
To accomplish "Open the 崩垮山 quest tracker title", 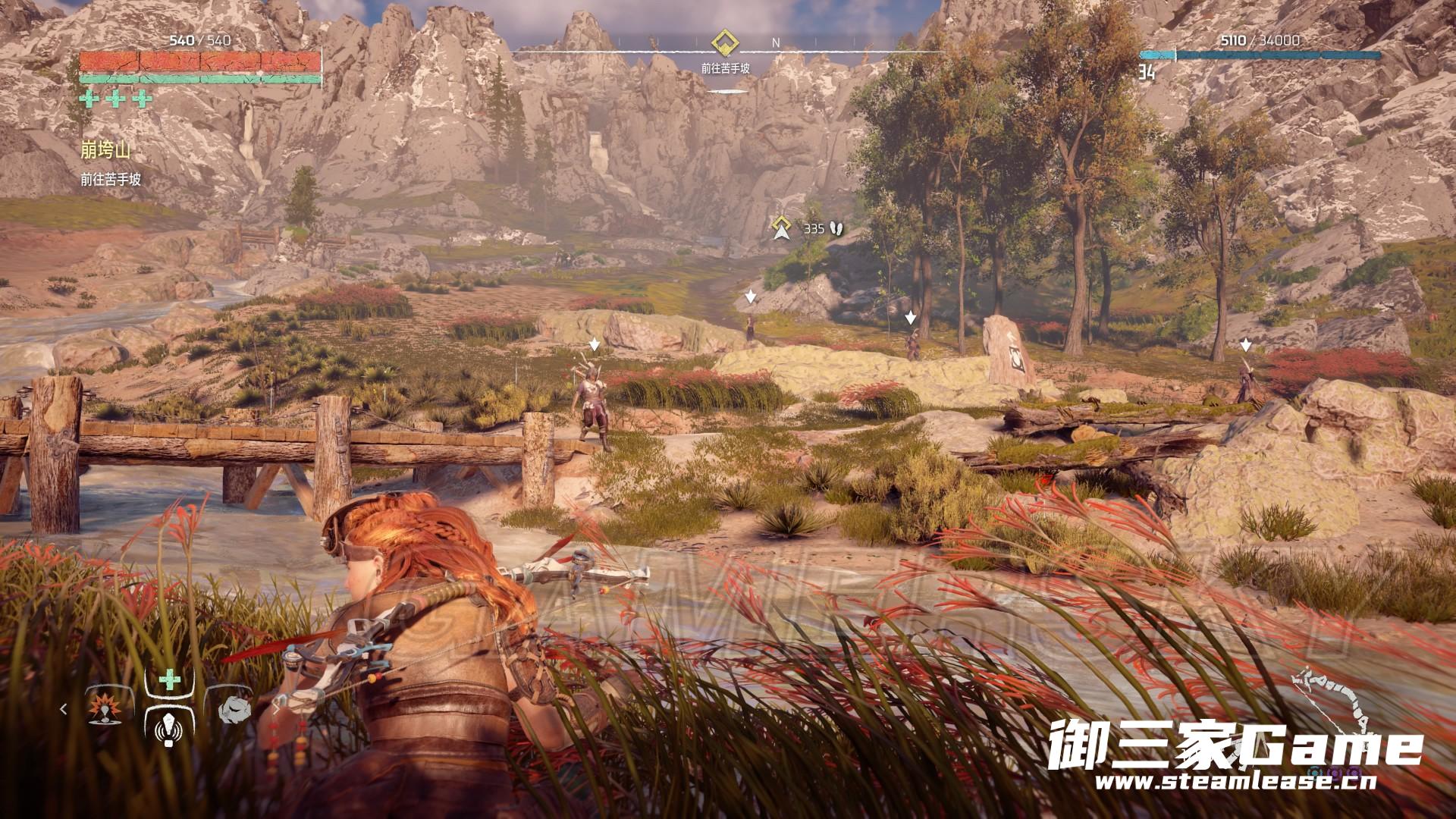I will [105, 151].
